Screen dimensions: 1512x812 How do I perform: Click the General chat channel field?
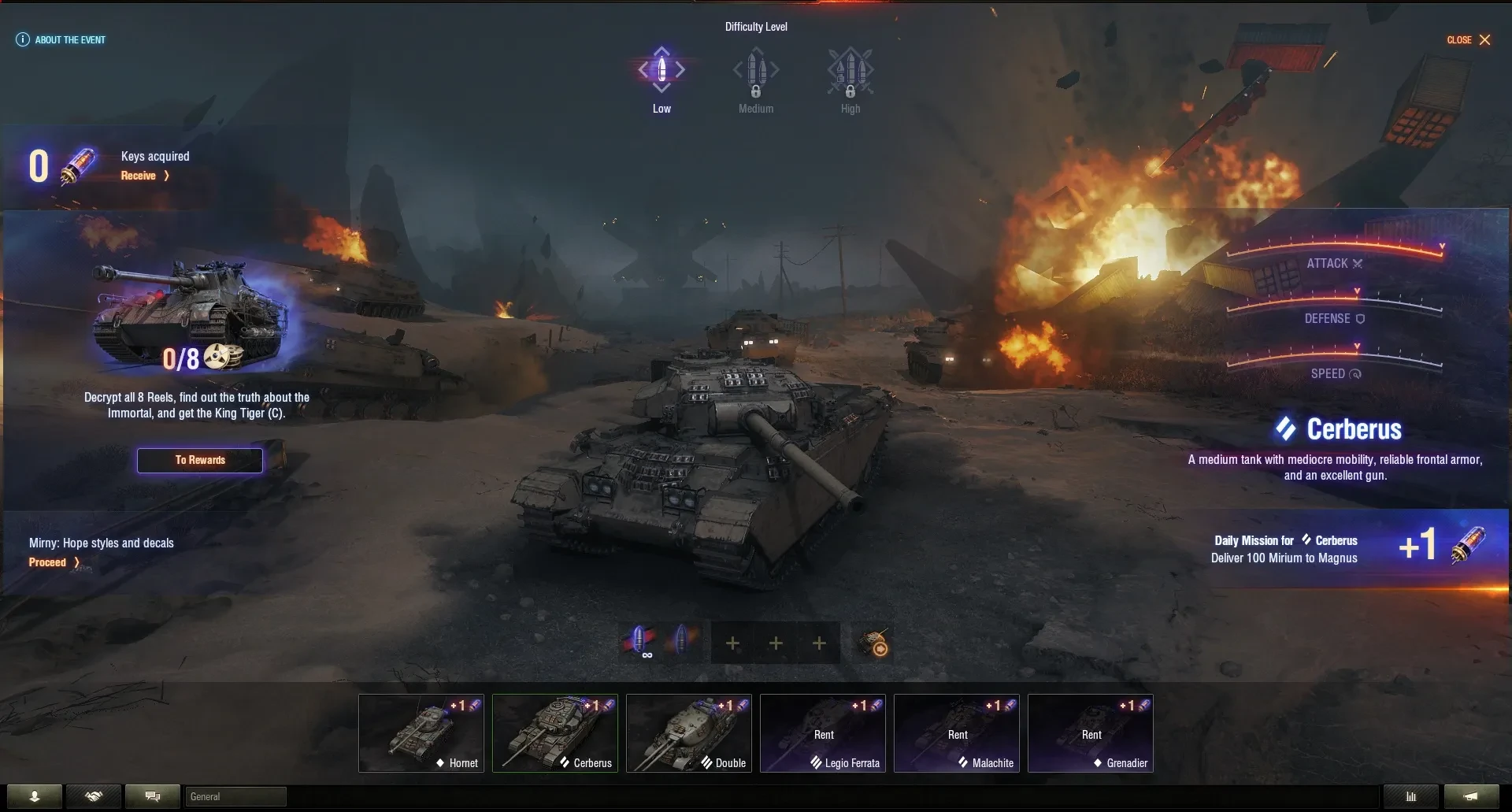235,796
